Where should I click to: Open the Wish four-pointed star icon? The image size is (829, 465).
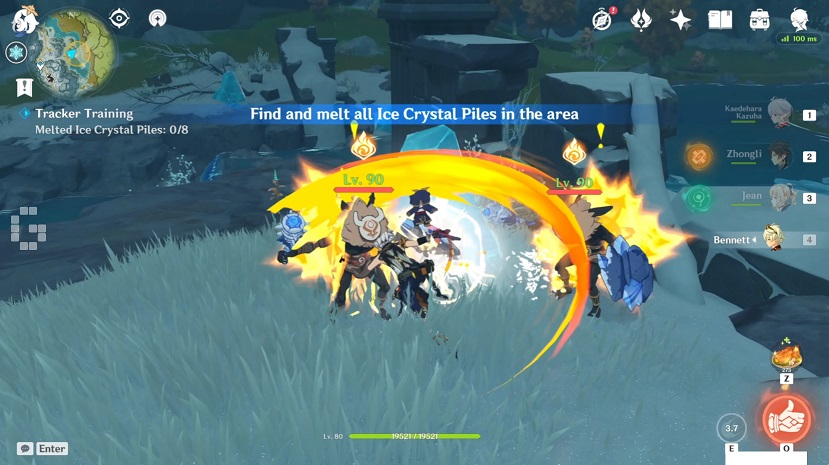[681, 19]
